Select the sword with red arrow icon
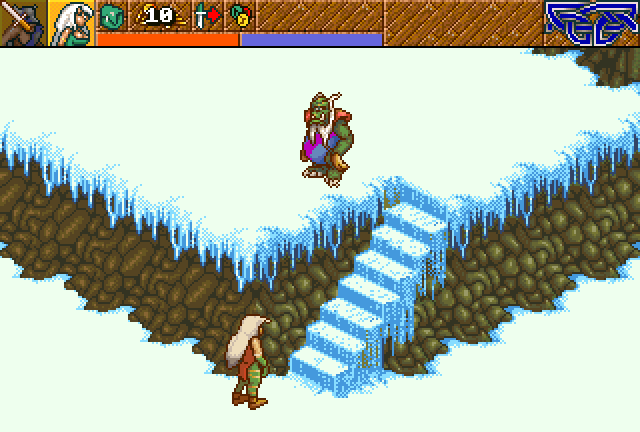The width and height of the screenshot is (640, 432). point(206,15)
